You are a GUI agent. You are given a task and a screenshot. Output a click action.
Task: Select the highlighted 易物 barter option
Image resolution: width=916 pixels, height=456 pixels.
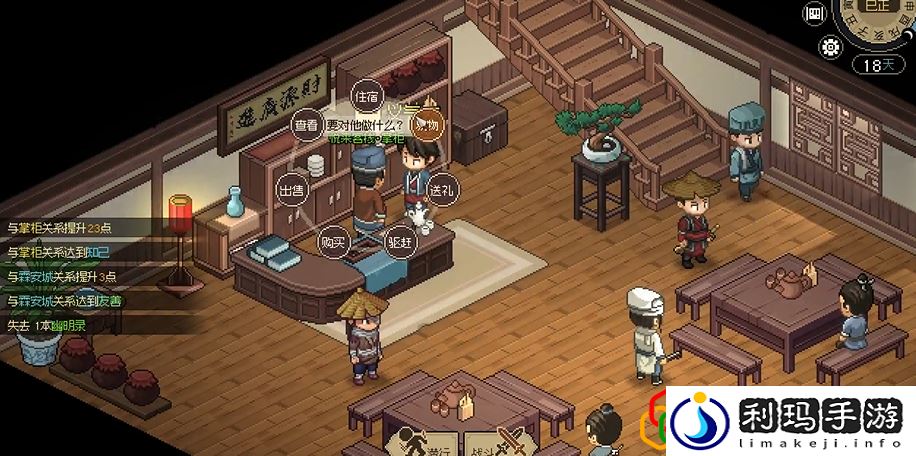coord(427,126)
